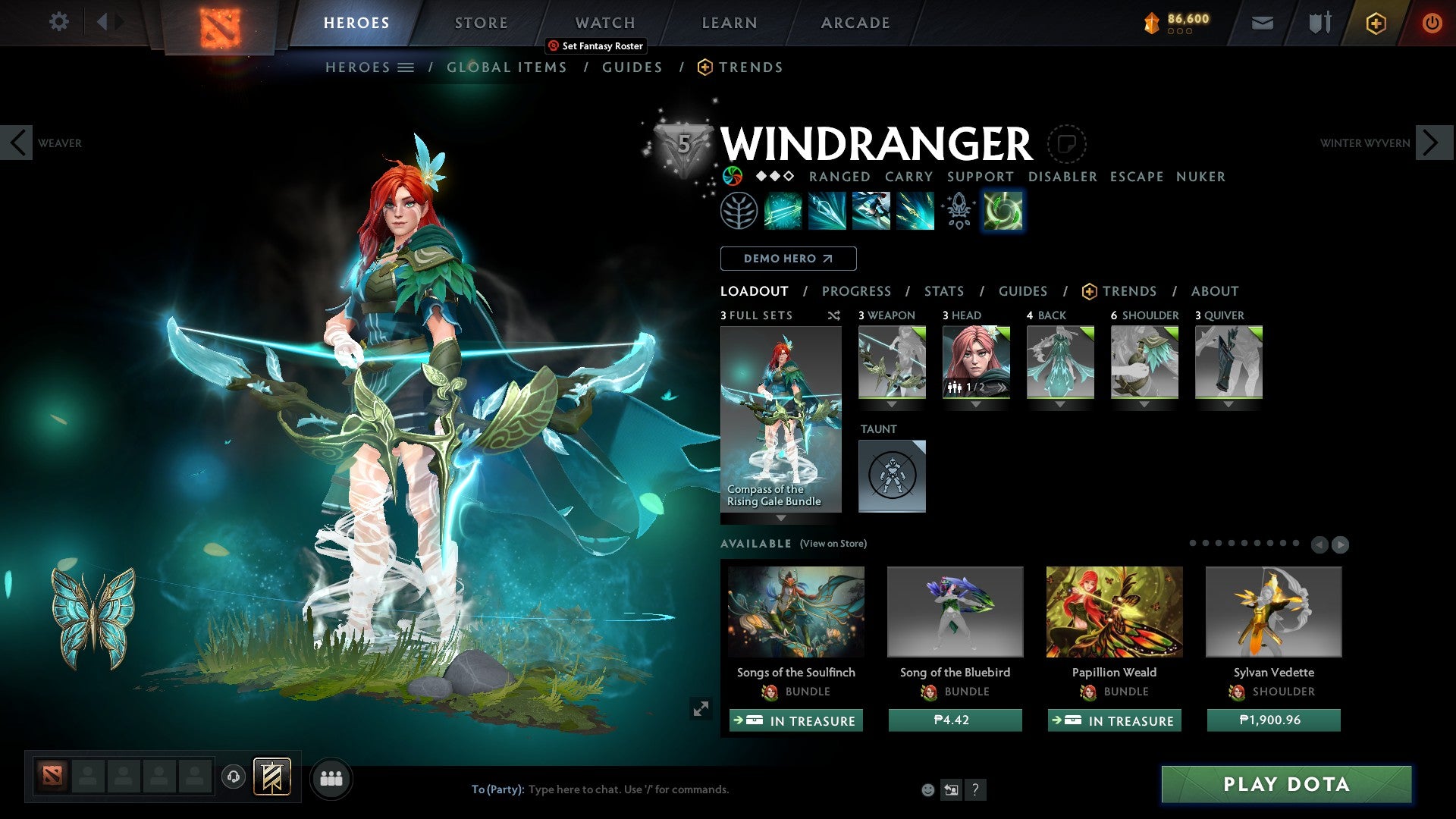The width and height of the screenshot is (1456, 819).
Task: Open Dota Plus via the gold hexagon icon
Action: pos(1376,23)
